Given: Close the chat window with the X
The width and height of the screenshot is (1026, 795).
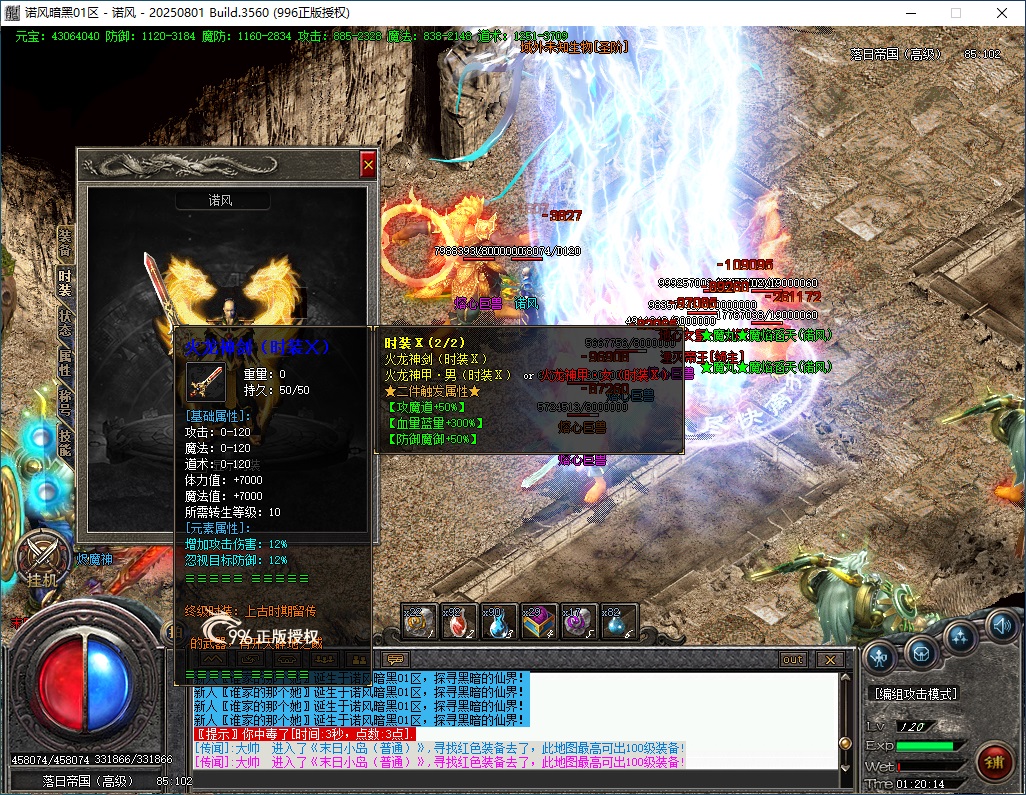Looking at the screenshot, I should click(829, 660).
